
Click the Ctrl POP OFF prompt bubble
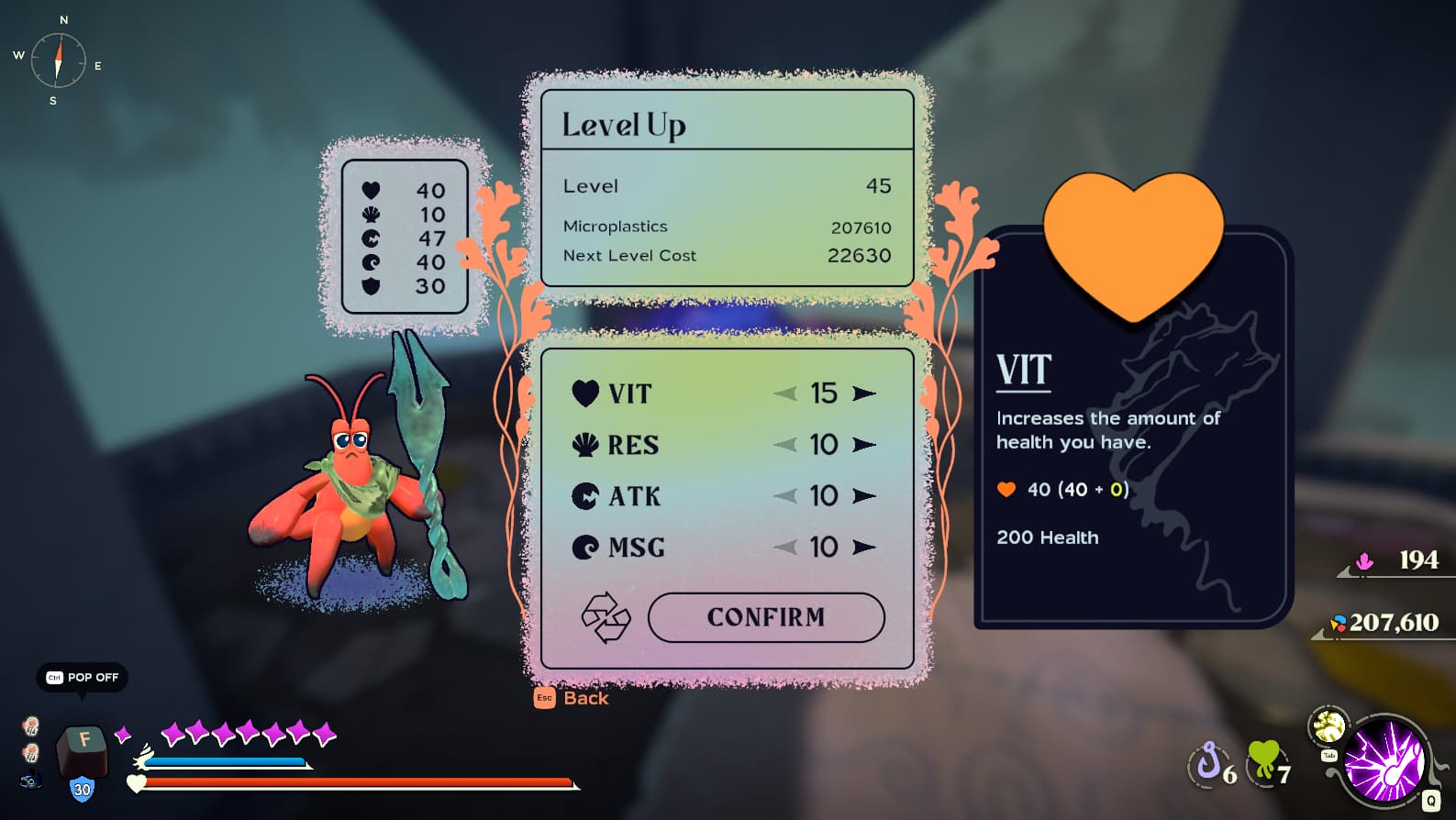(x=81, y=678)
